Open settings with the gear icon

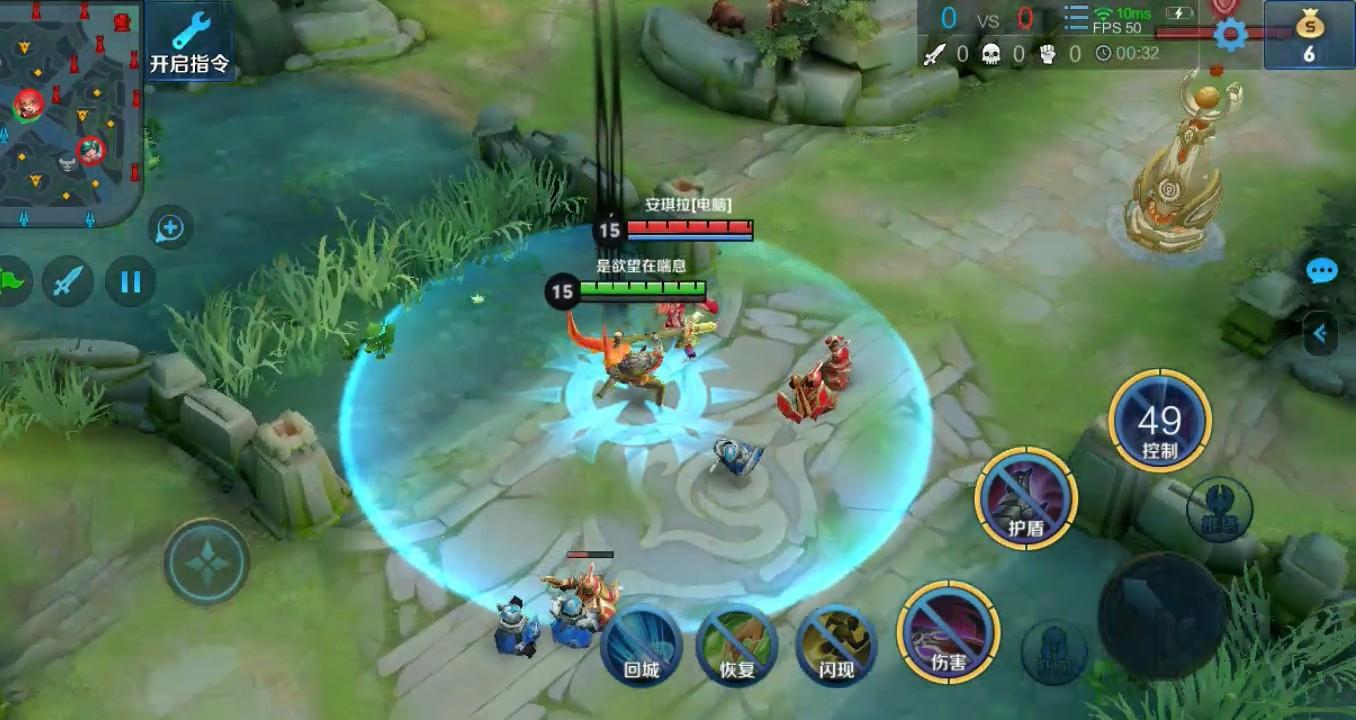point(1230,35)
